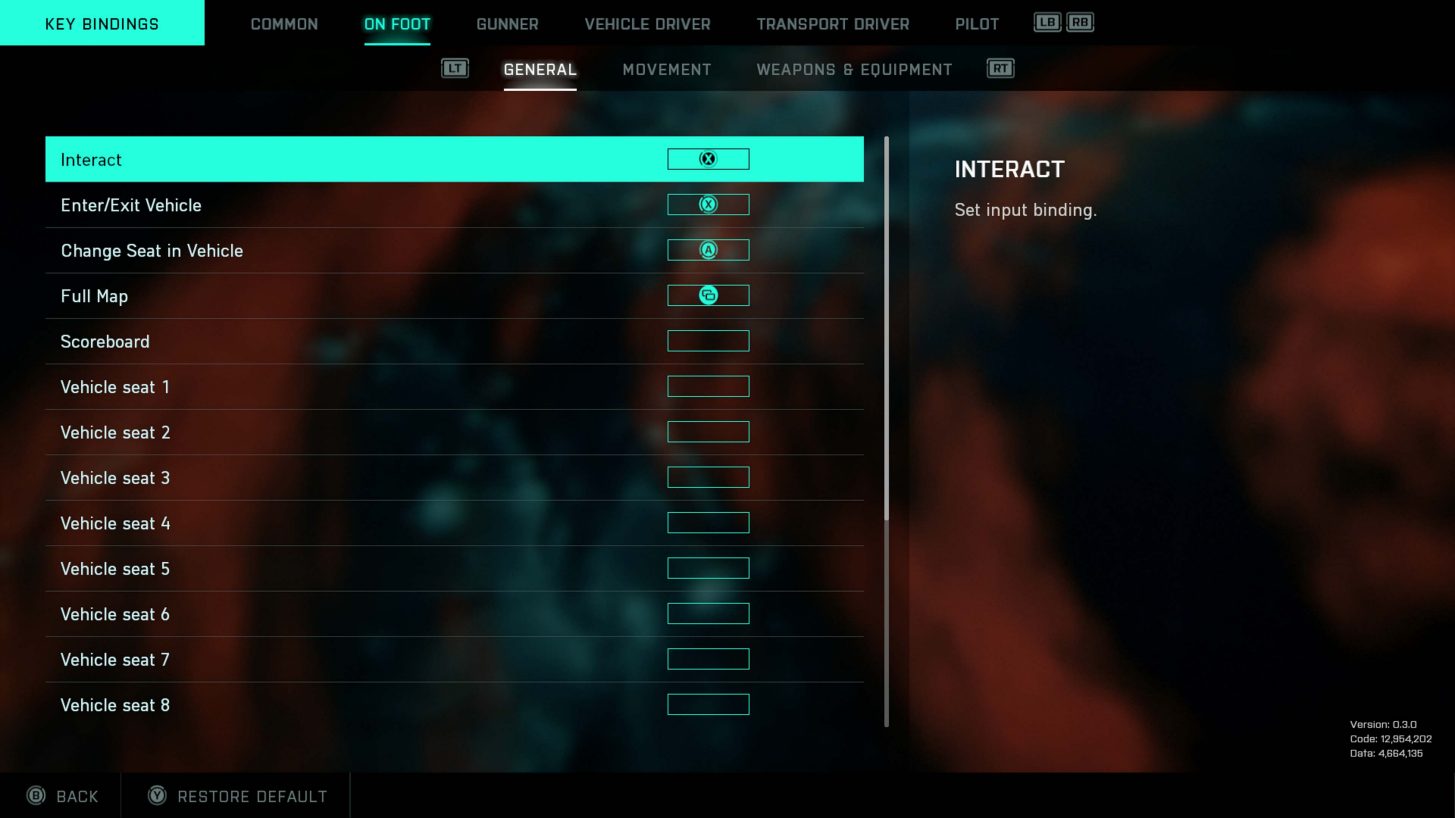
Task: Click the A button icon for Change Seat in Vehicle
Action: tap(708, 250)
